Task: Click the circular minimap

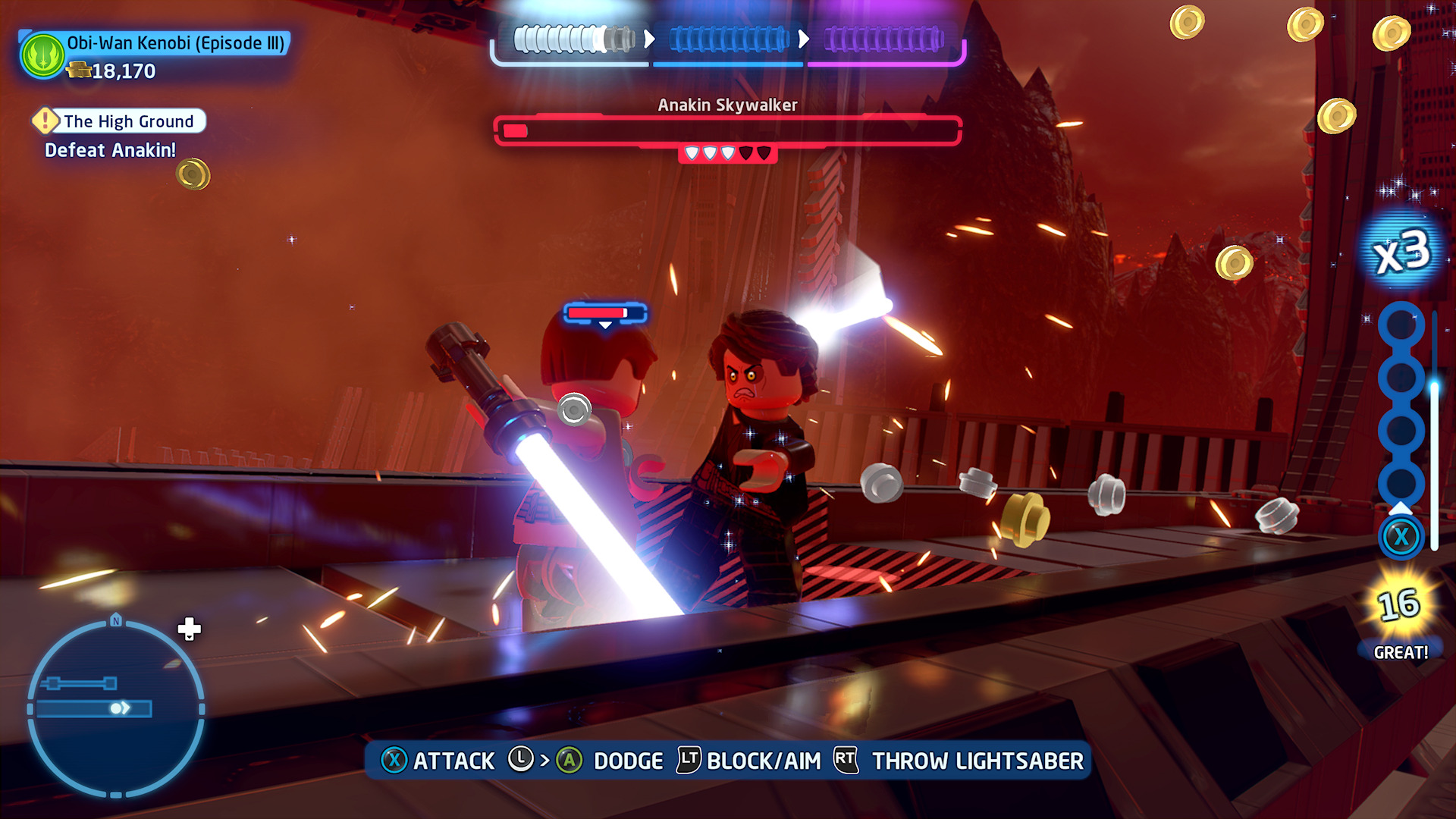Action: (x=115, y=708)
